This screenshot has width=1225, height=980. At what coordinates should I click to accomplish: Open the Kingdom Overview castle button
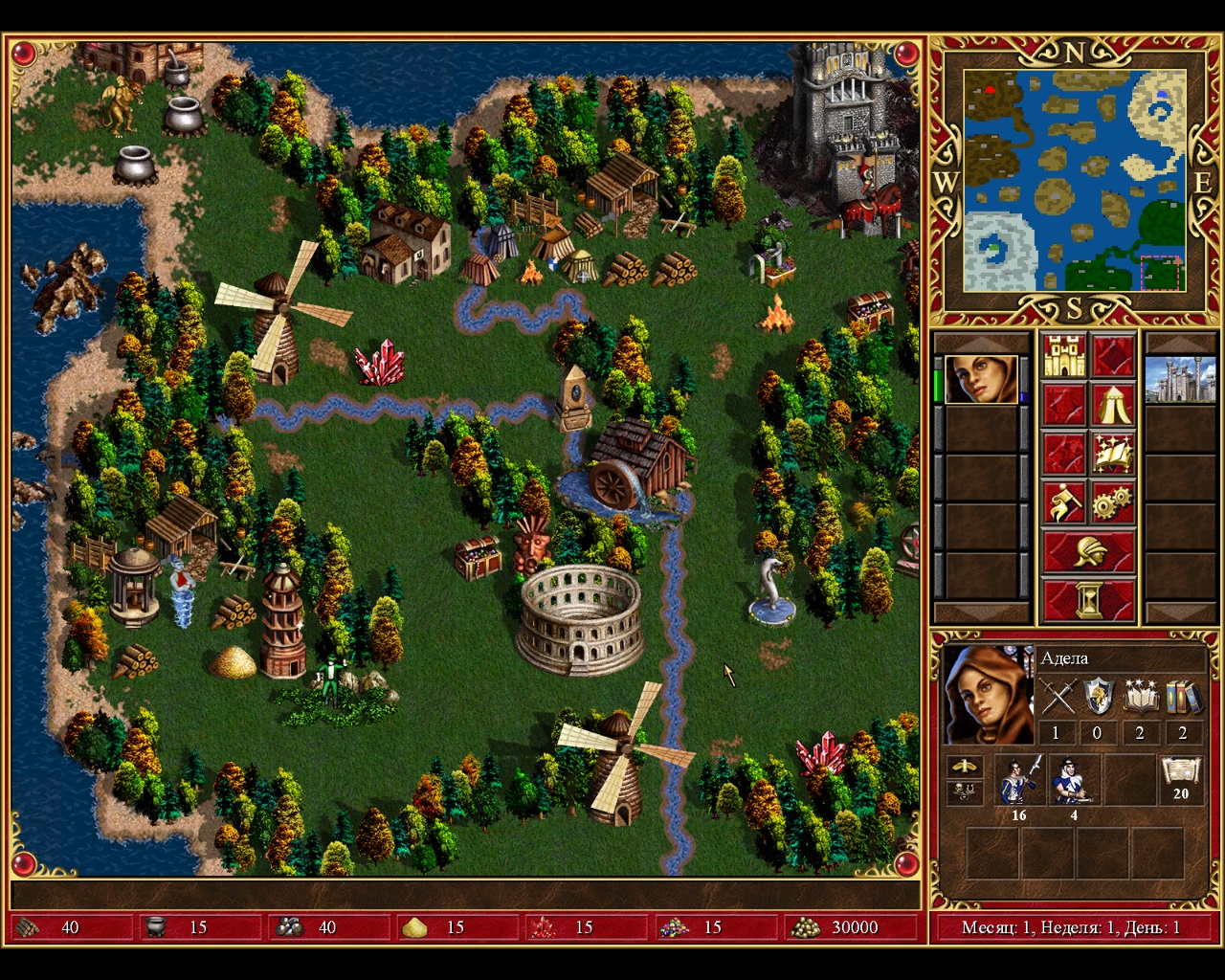click(x=1064, y=356)
